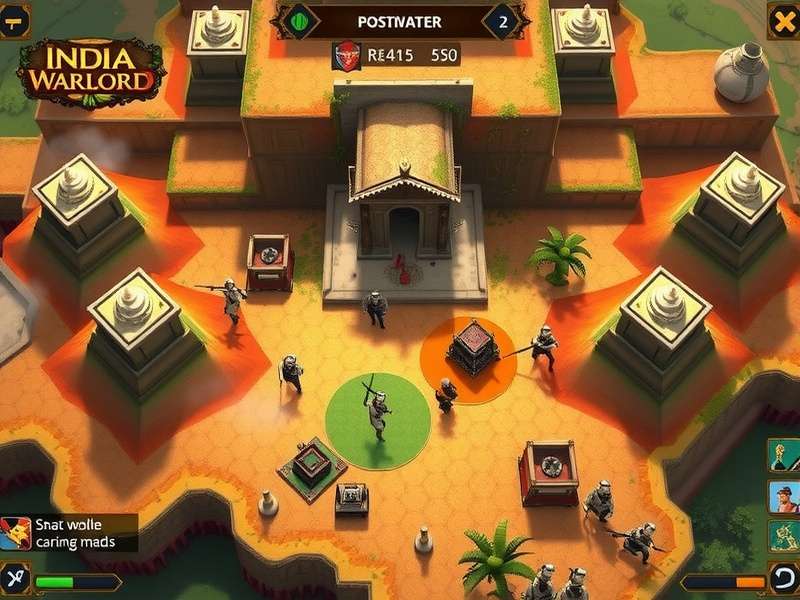The width and height of the screenshot is (800, 600).
Task: Select the swordsman on the green circle
Action: 378,408
